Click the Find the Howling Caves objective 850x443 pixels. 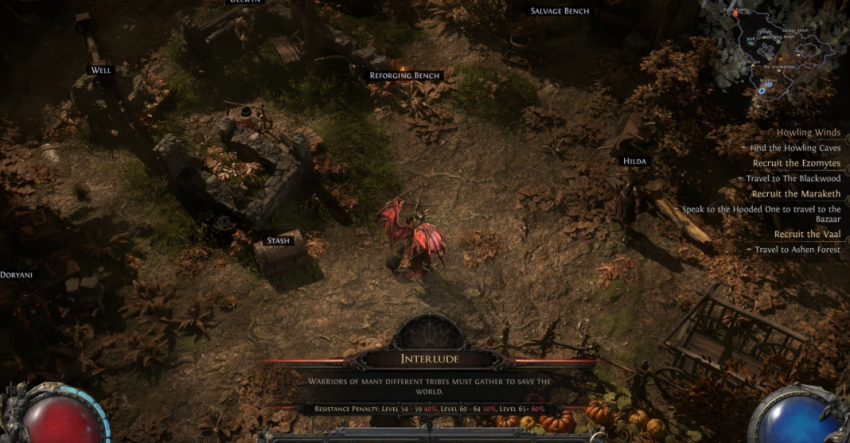795,148
